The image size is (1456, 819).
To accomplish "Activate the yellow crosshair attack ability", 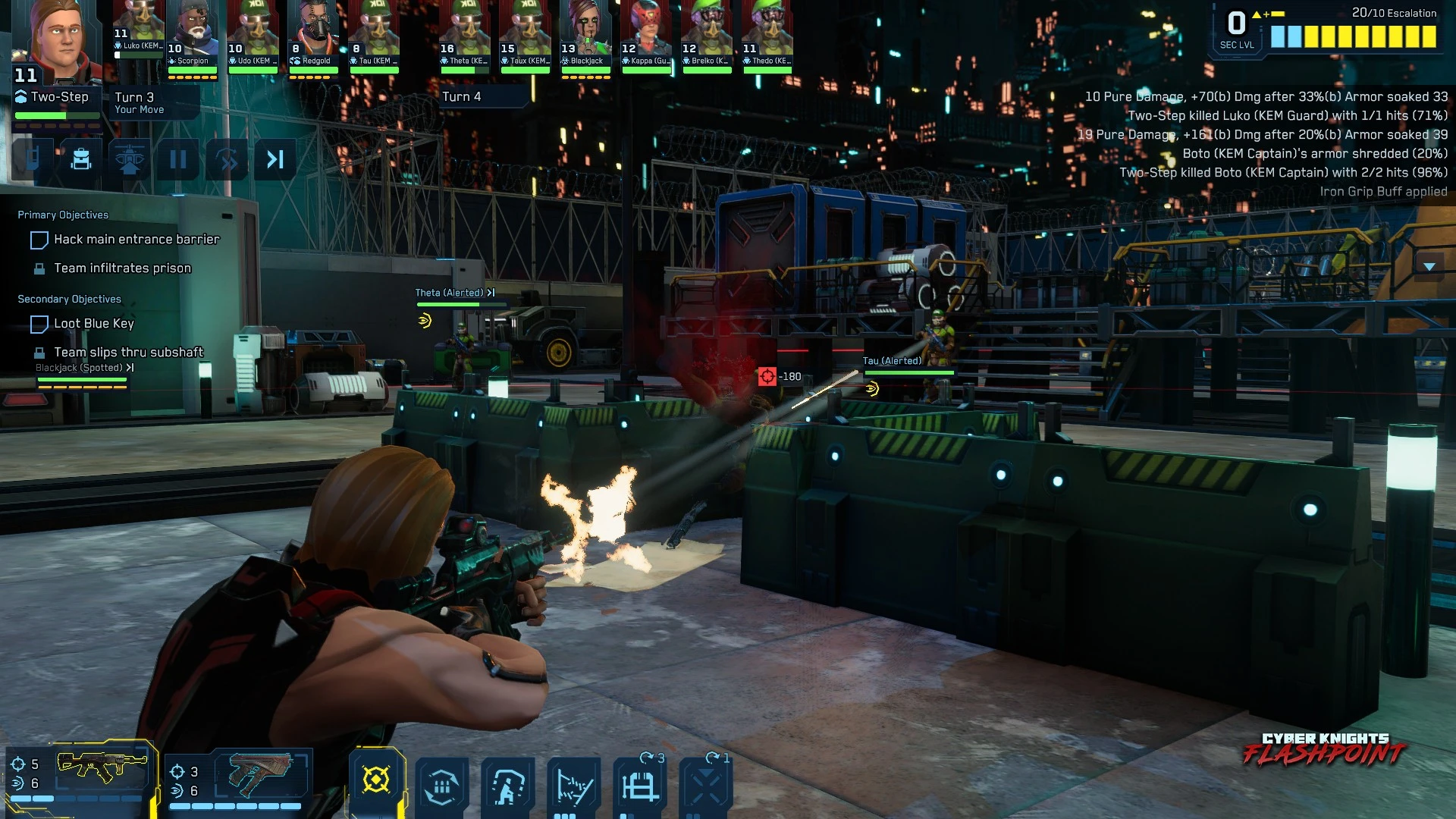I will (x=376, y=780).
